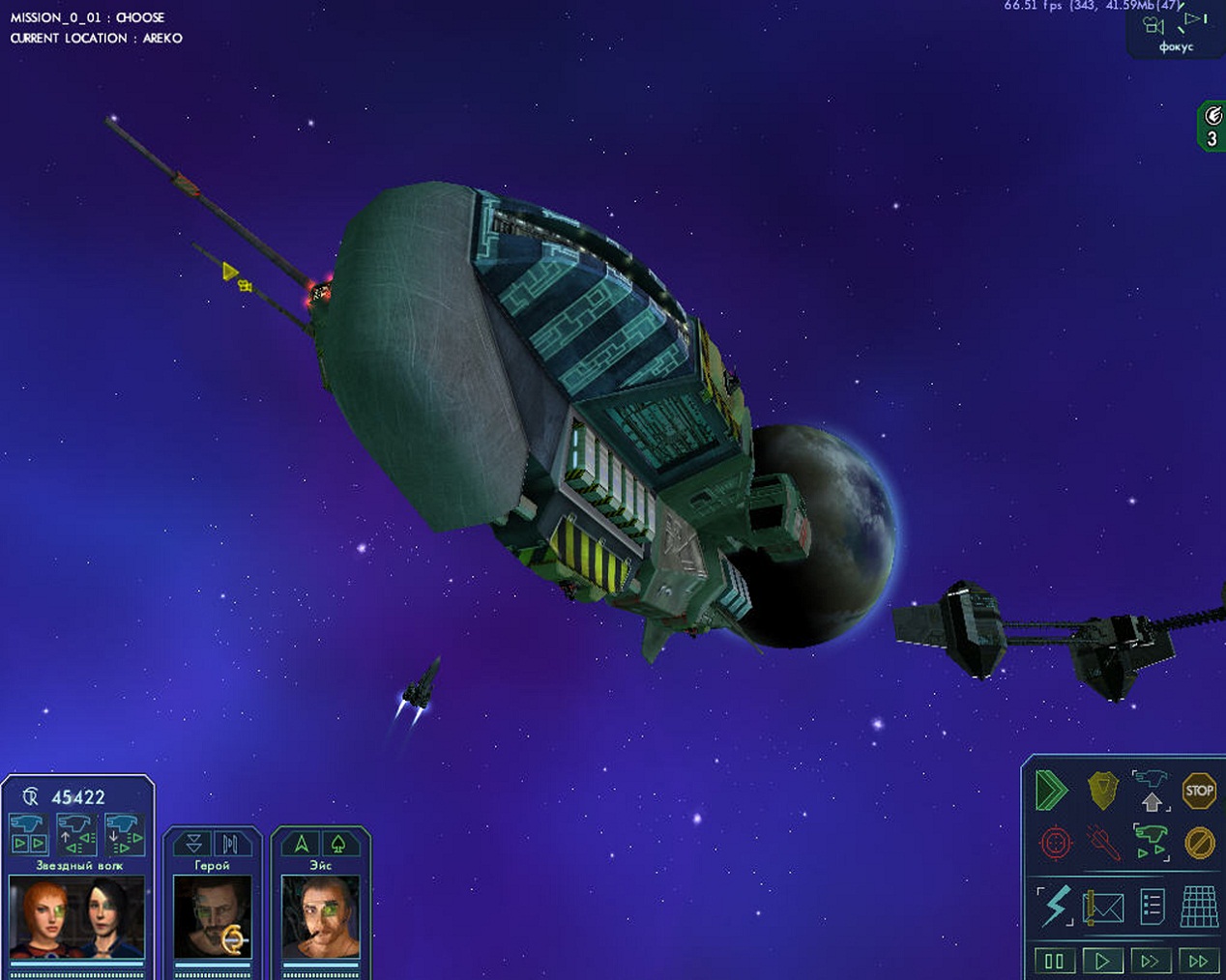Open the mission log list icon

pos(1152,908)
